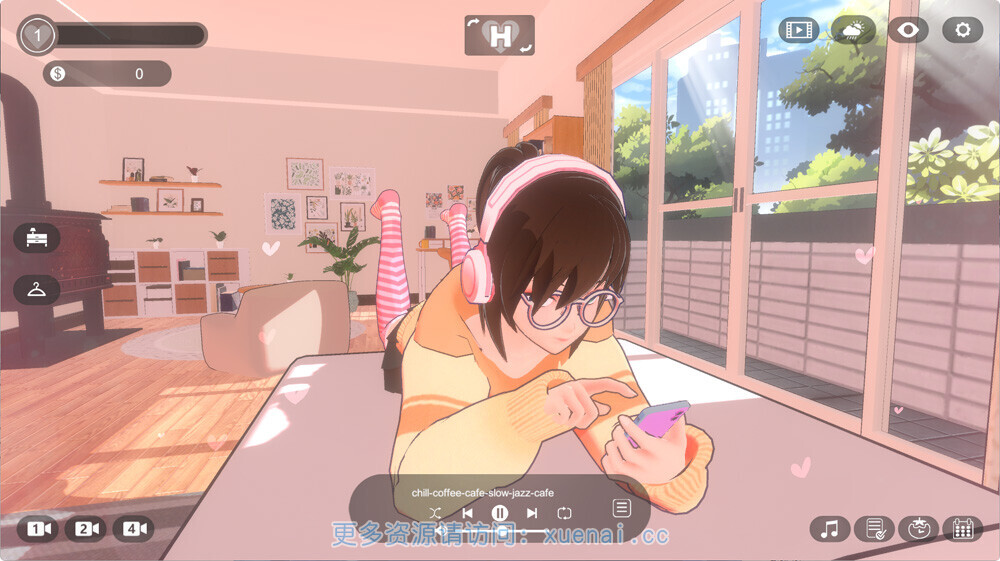This screenshot has height=561, width=1000.
Task: Click the music note button
Action: tap(829, 529)
